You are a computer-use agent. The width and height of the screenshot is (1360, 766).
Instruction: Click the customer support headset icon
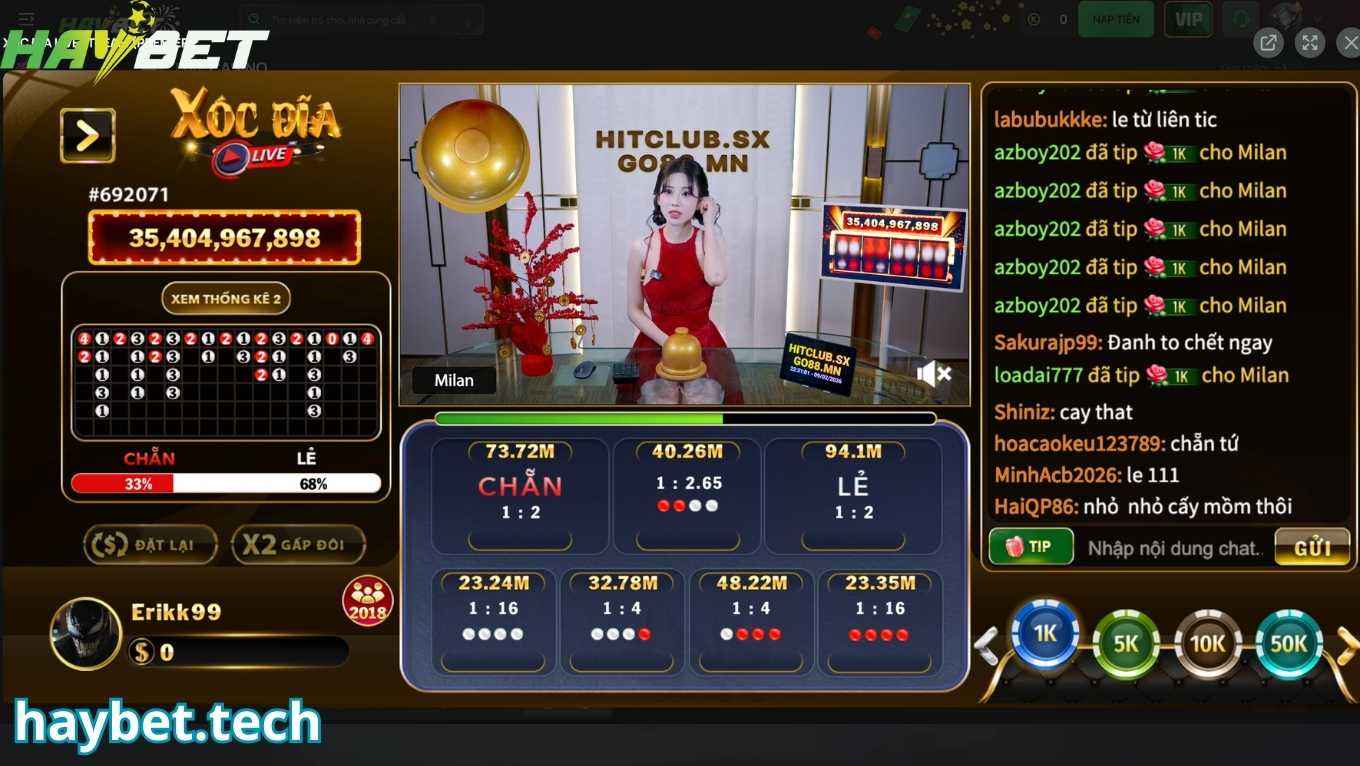pos(1241,19)
